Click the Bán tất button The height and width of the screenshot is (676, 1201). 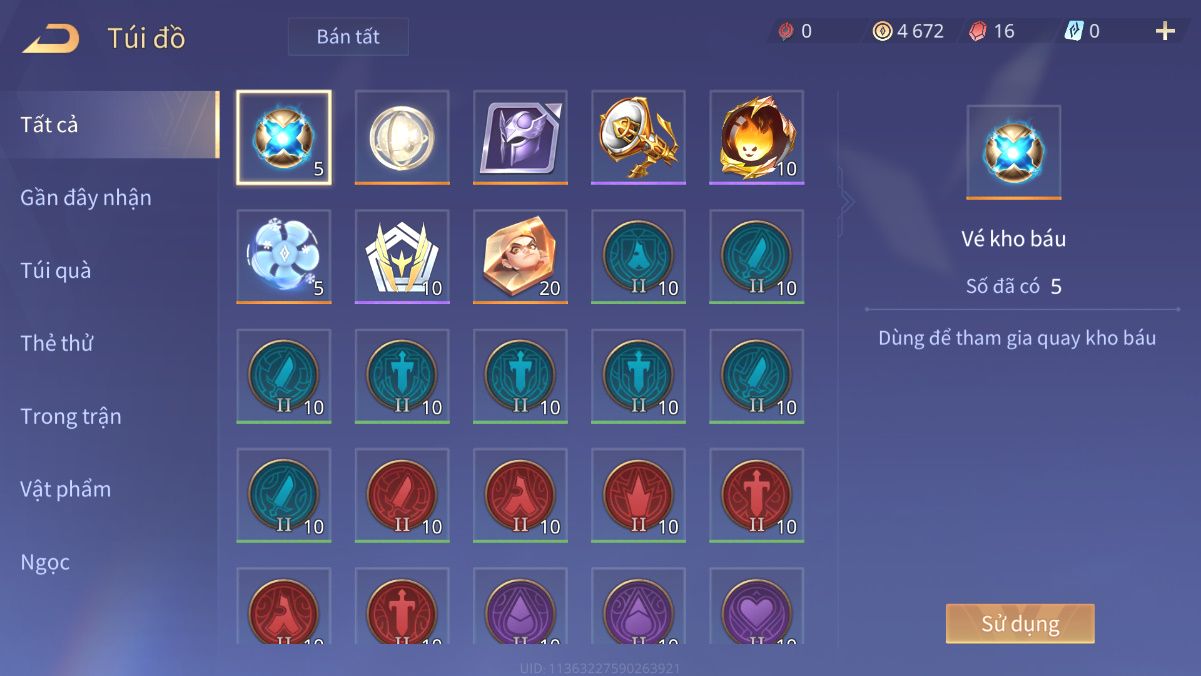[x=348, y=37]
